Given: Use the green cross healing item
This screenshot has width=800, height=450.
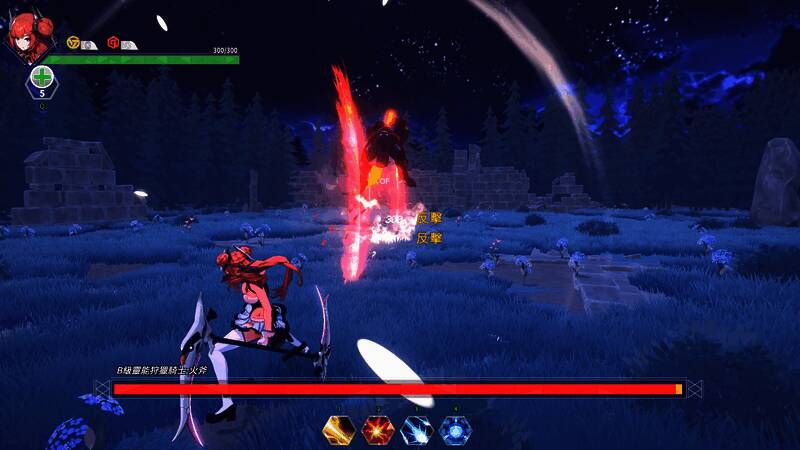Looking at the screenshot, I should point(42,78).
